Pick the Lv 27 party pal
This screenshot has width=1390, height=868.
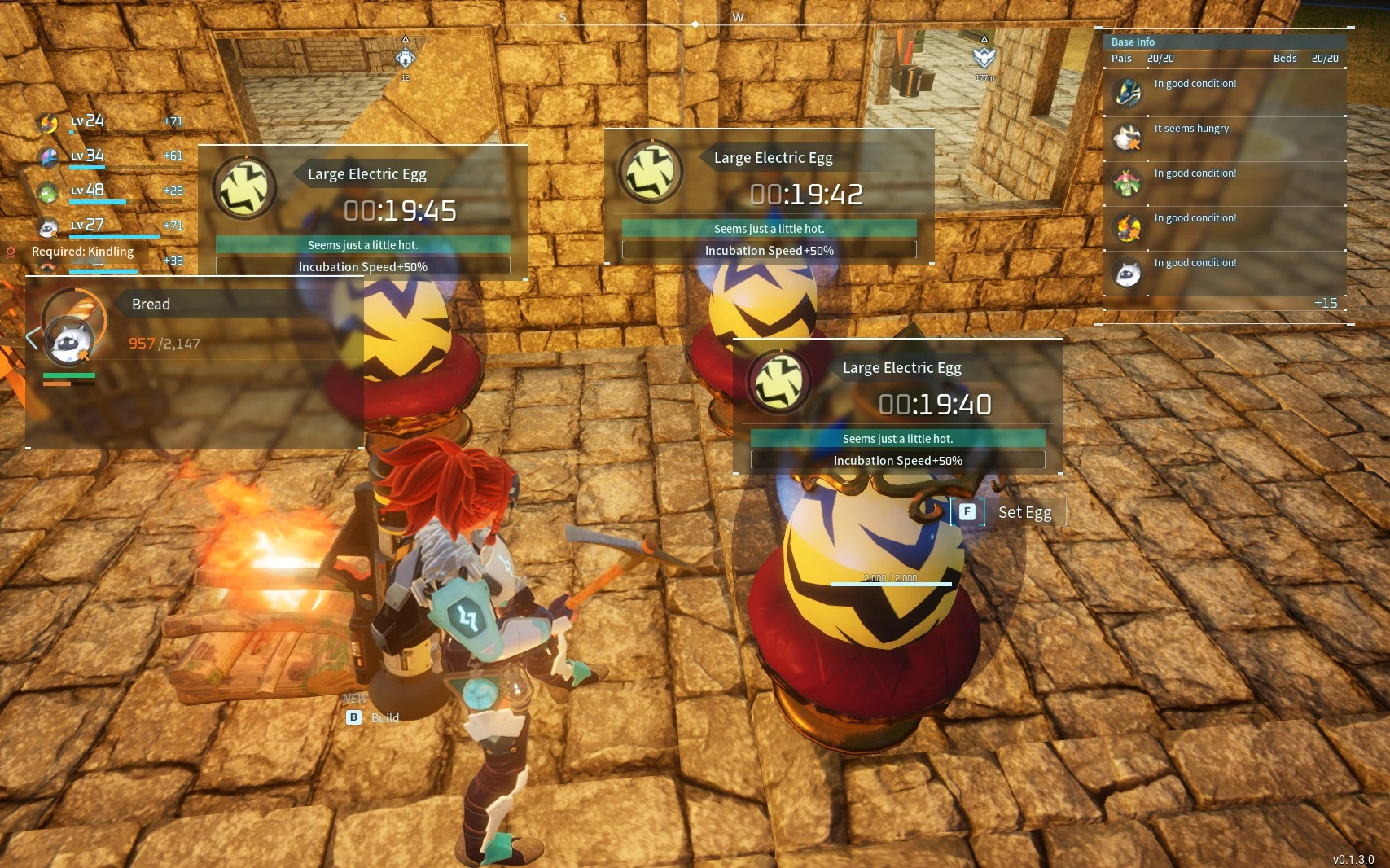click(x=49, y=227)
